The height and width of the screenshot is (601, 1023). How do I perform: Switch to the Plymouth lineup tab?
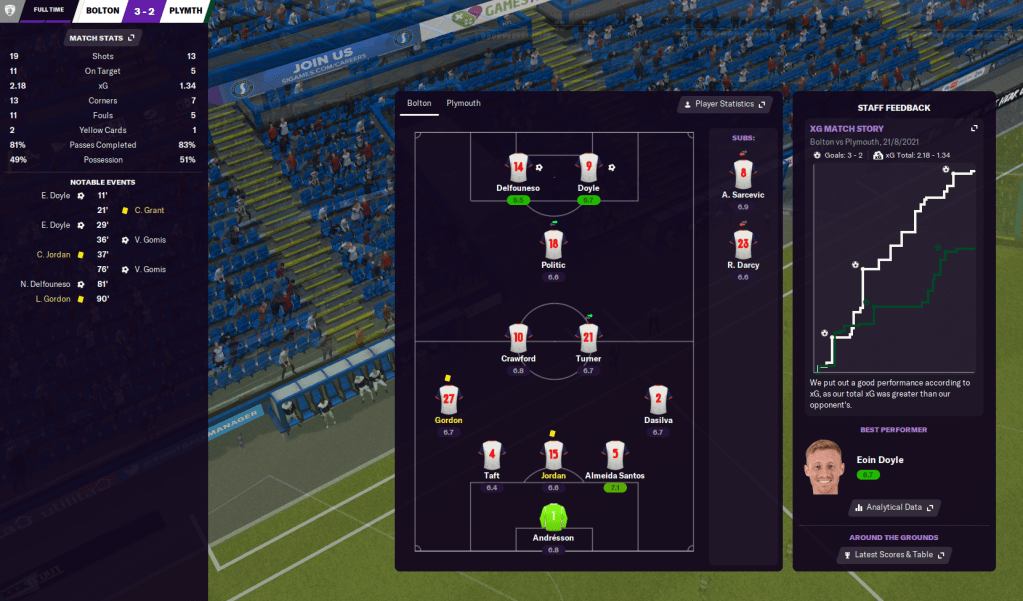tap(463, 103)
